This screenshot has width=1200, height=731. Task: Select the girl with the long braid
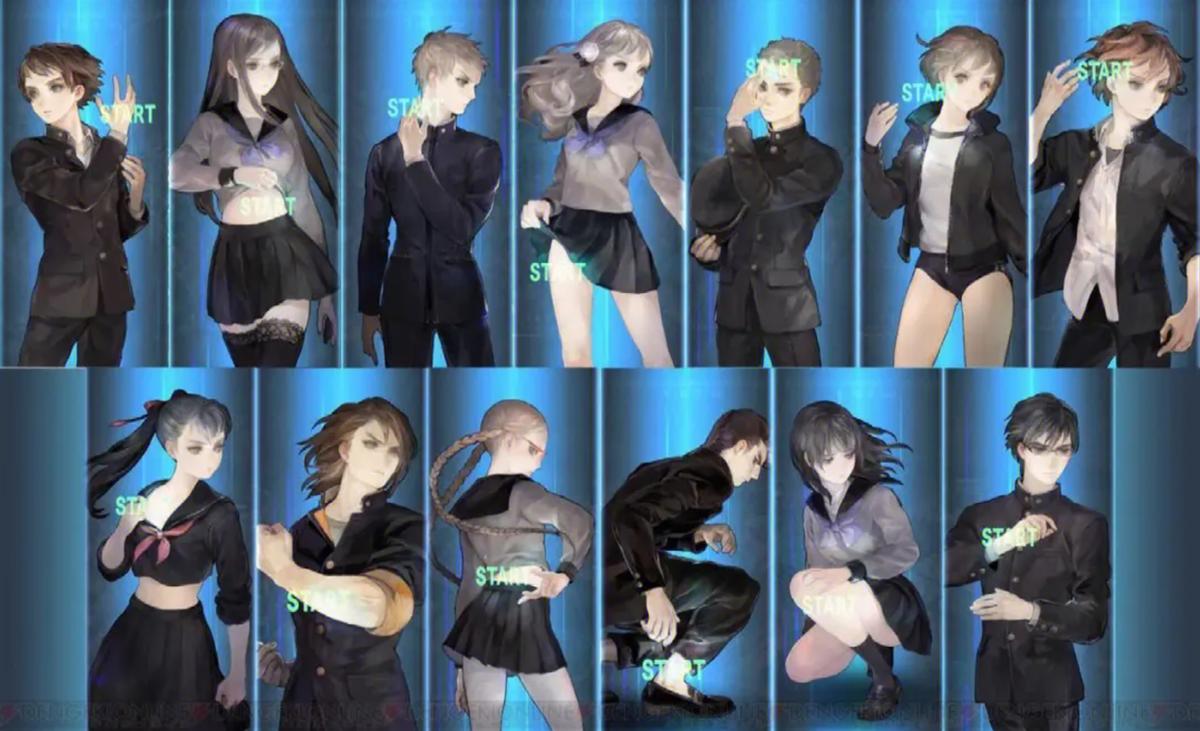point(514,550)
